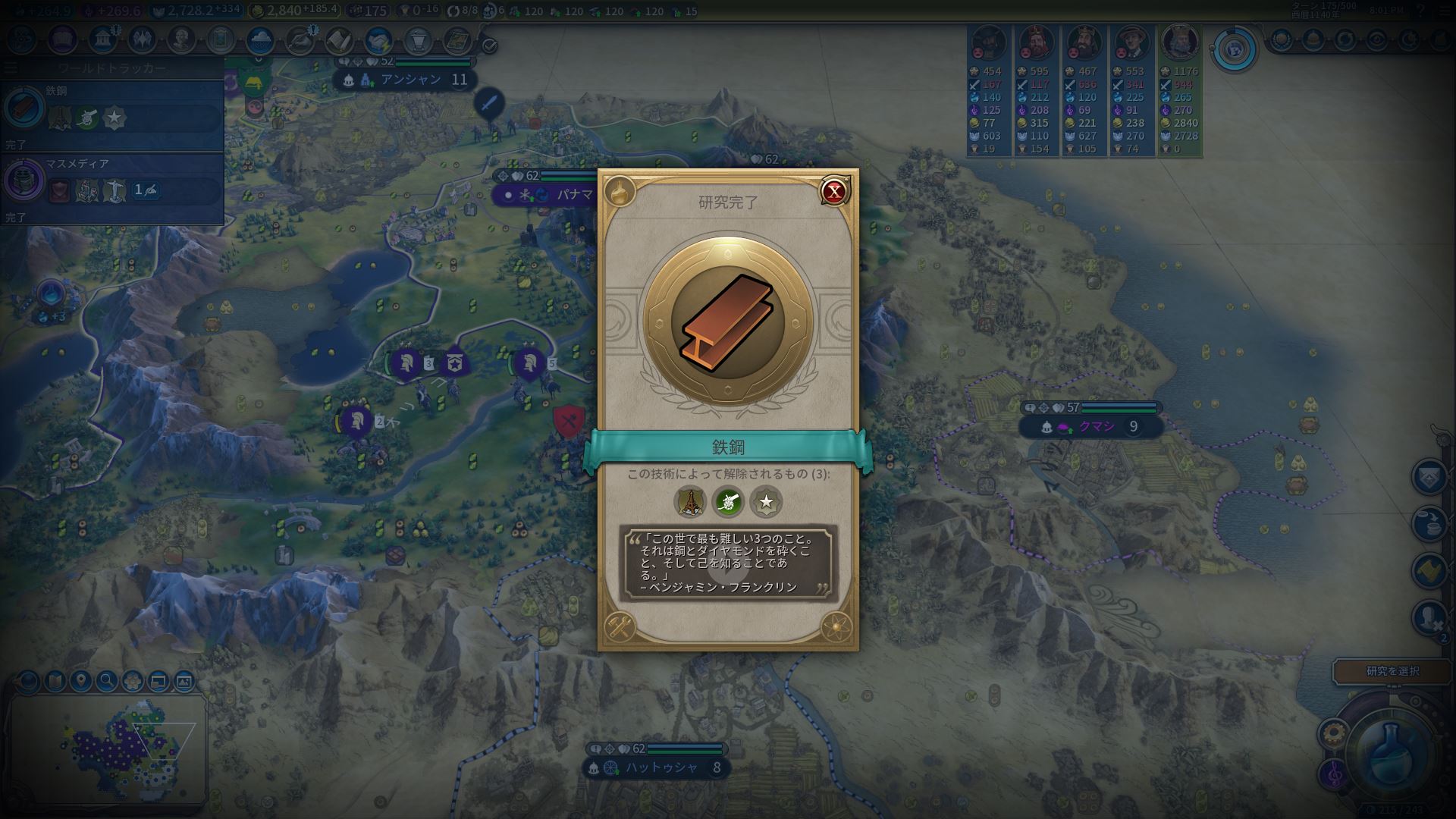Open the climate rain cloud panel
This screenshot has width=1456, height=819.
click(x=260, y=39)
